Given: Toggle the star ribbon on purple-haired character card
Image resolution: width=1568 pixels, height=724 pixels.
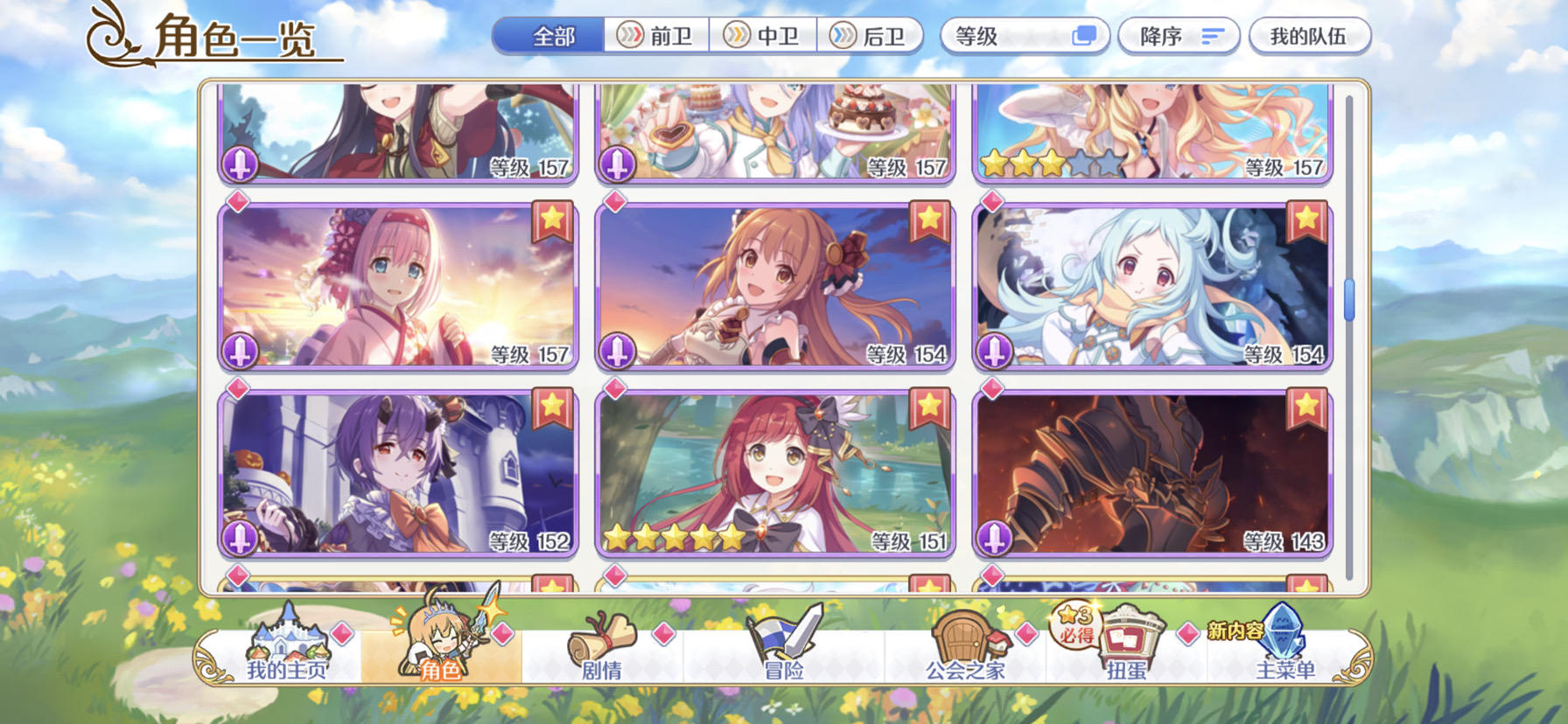Looking at the screenshot, I should 551,405.
